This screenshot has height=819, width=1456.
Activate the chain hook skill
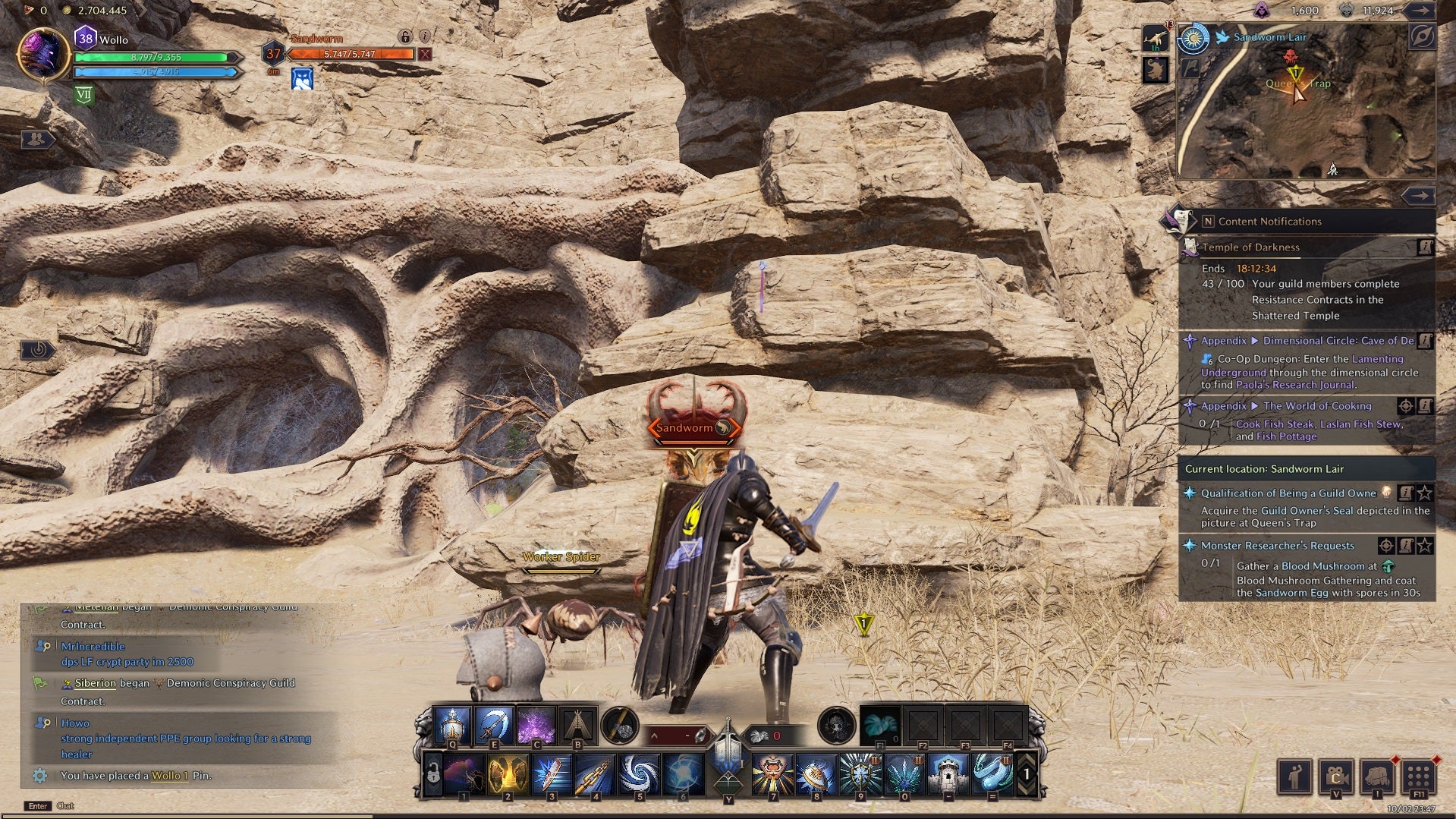[596, 773]
